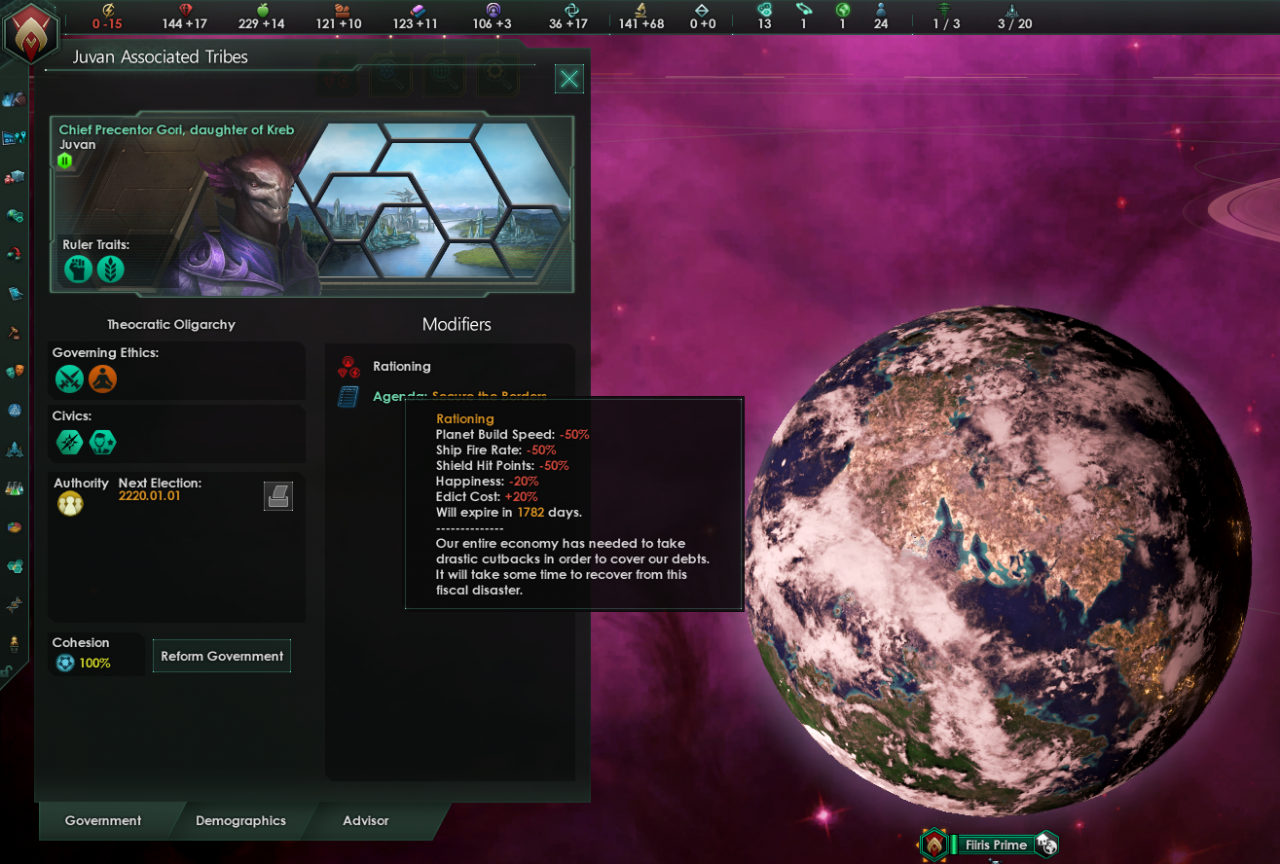Select the Government tab
The height and width of the screenshot is (864, 1280).
[x=103, y=821]
